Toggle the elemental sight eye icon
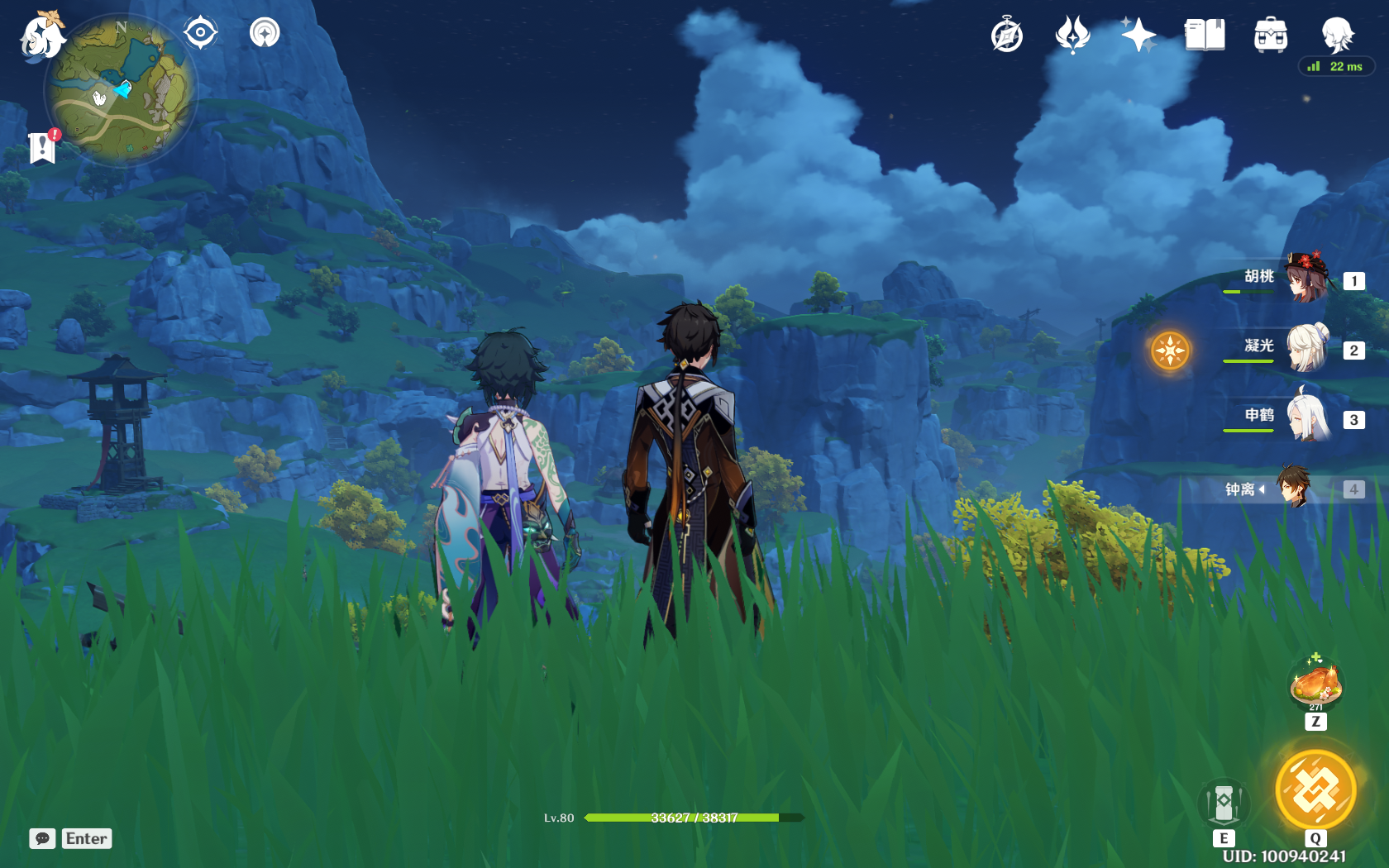 (200, 33)
